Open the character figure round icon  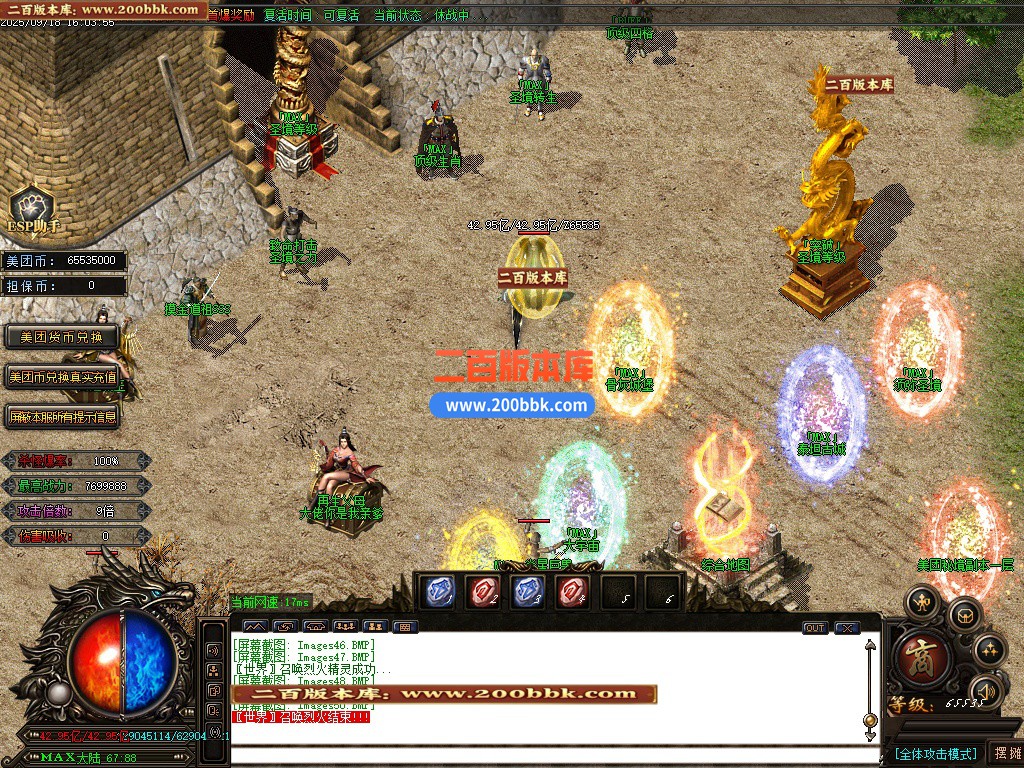coord(922,602)
